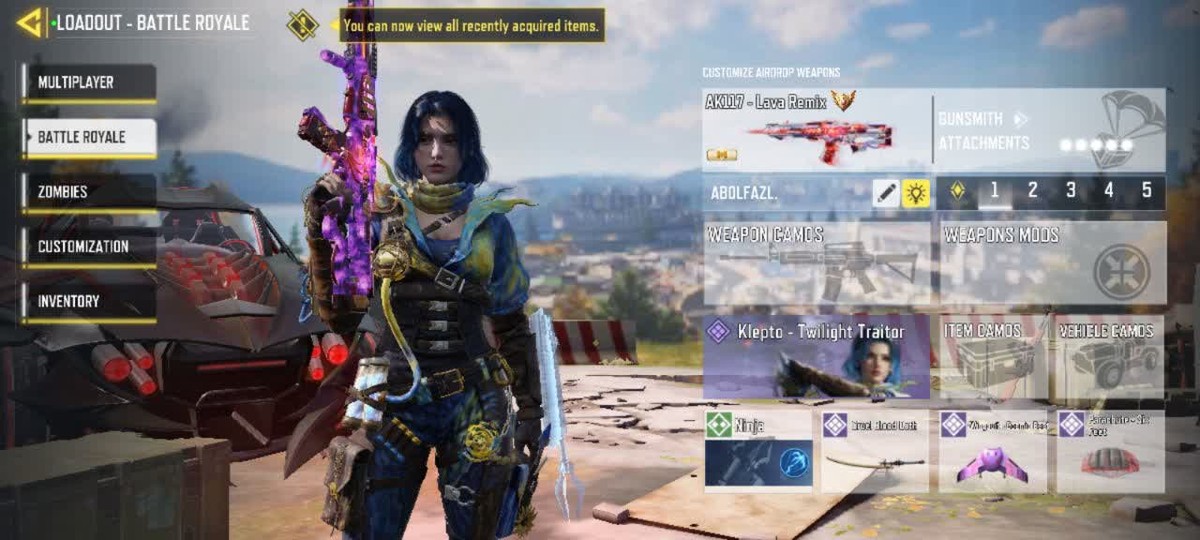The height and width of the screenshot is (540, 1200).
Task: Edit the loadout name with the pencil icon
Action: pyautogui.click(x=885, y=193)
